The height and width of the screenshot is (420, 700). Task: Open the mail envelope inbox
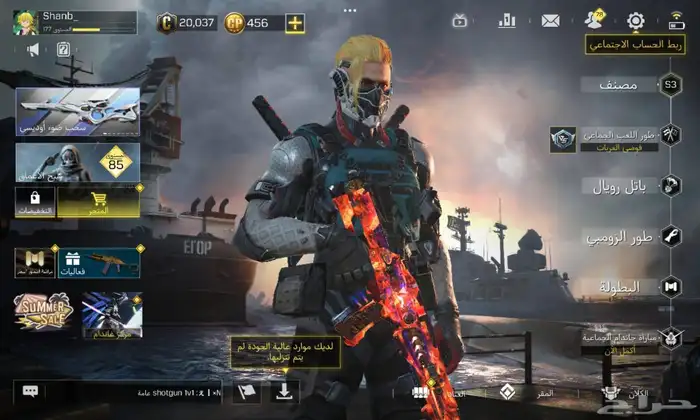coord(550,20)
